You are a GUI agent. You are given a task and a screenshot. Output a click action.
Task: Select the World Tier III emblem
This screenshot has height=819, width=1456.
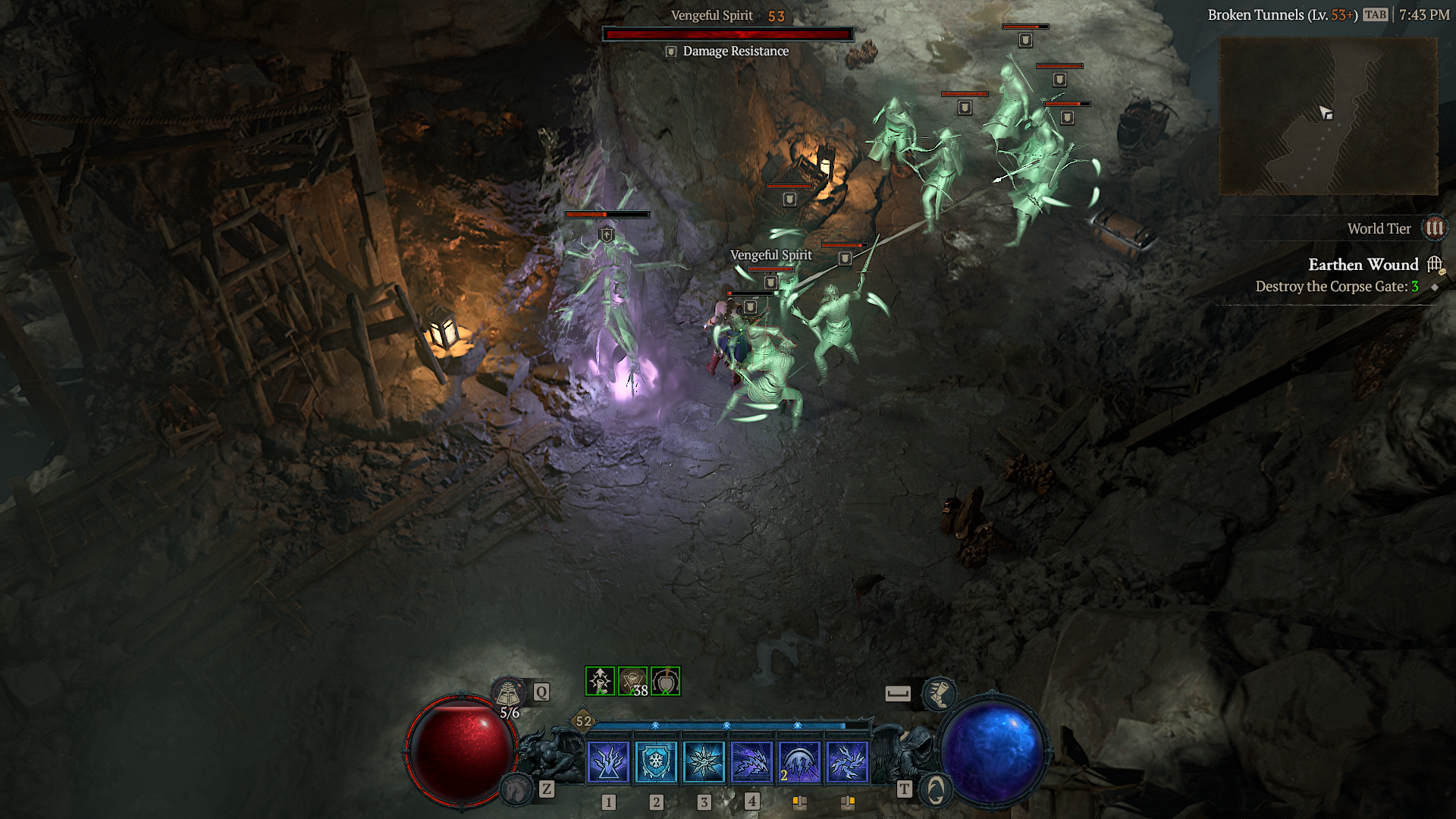pos(1434,228)
